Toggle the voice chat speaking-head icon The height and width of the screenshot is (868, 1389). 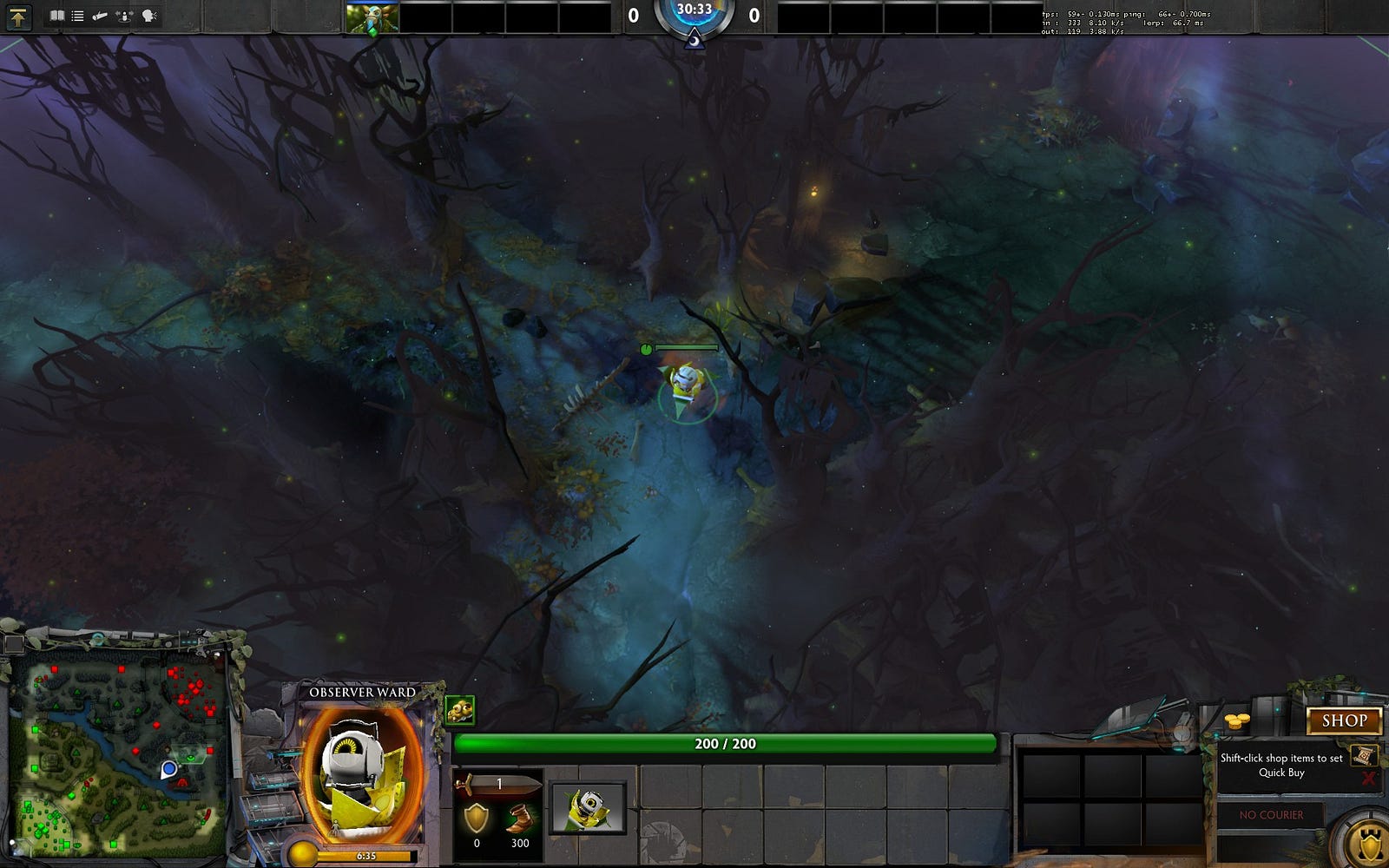[149, 16]
